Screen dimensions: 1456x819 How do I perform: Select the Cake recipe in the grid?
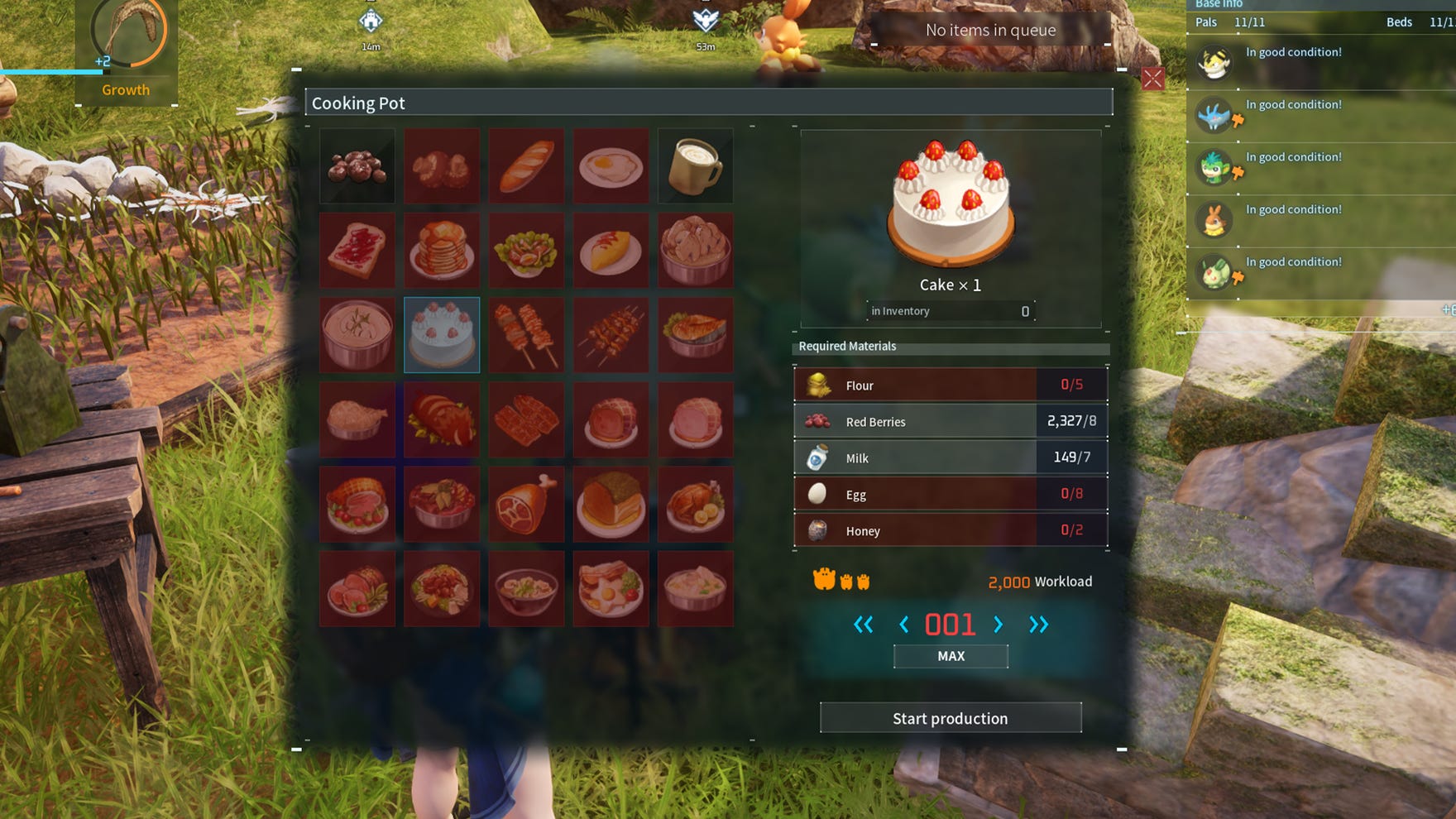point(442,333)
